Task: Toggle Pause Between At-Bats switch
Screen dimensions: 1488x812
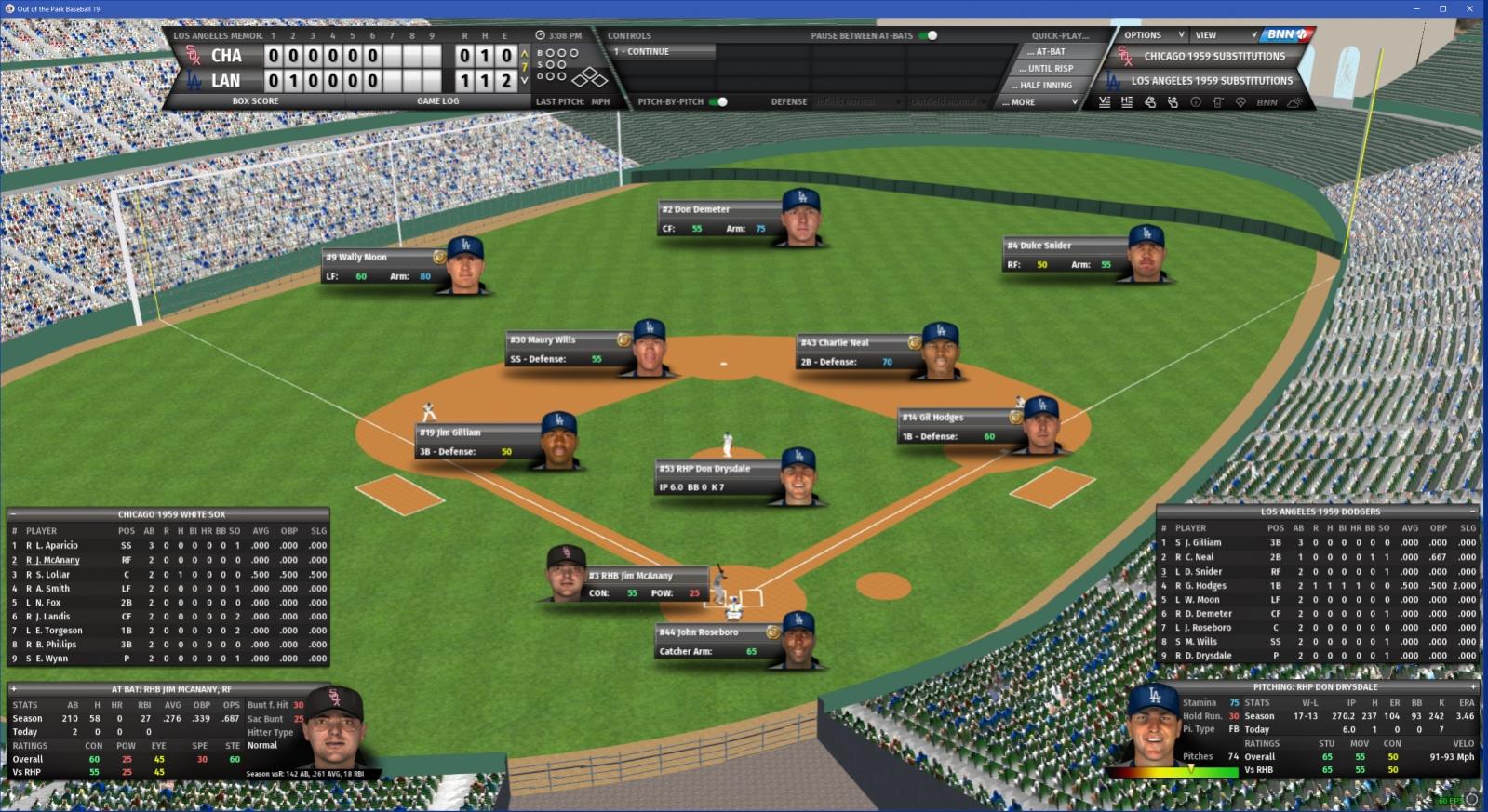Action: 929,35
